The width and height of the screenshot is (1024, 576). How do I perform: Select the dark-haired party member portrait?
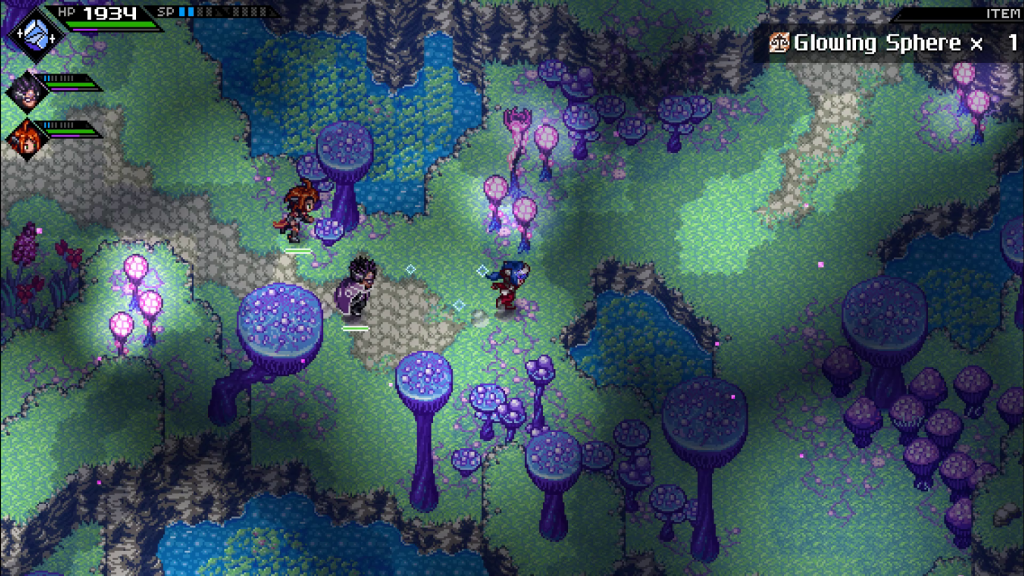pos(24,91)
